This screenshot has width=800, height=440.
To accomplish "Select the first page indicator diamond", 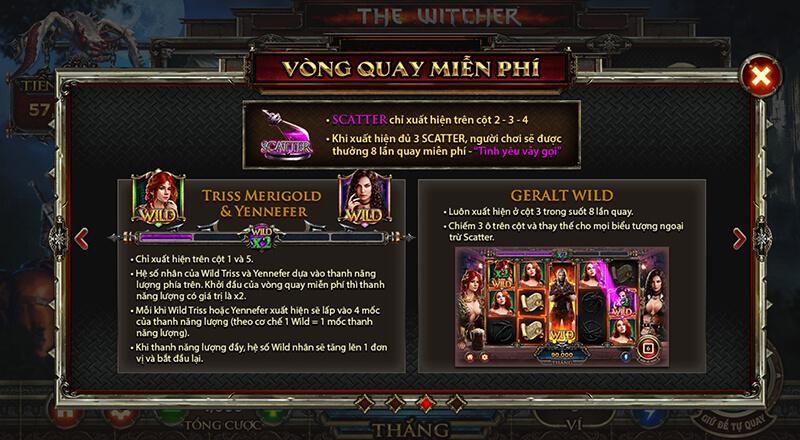I will point(364,403).
